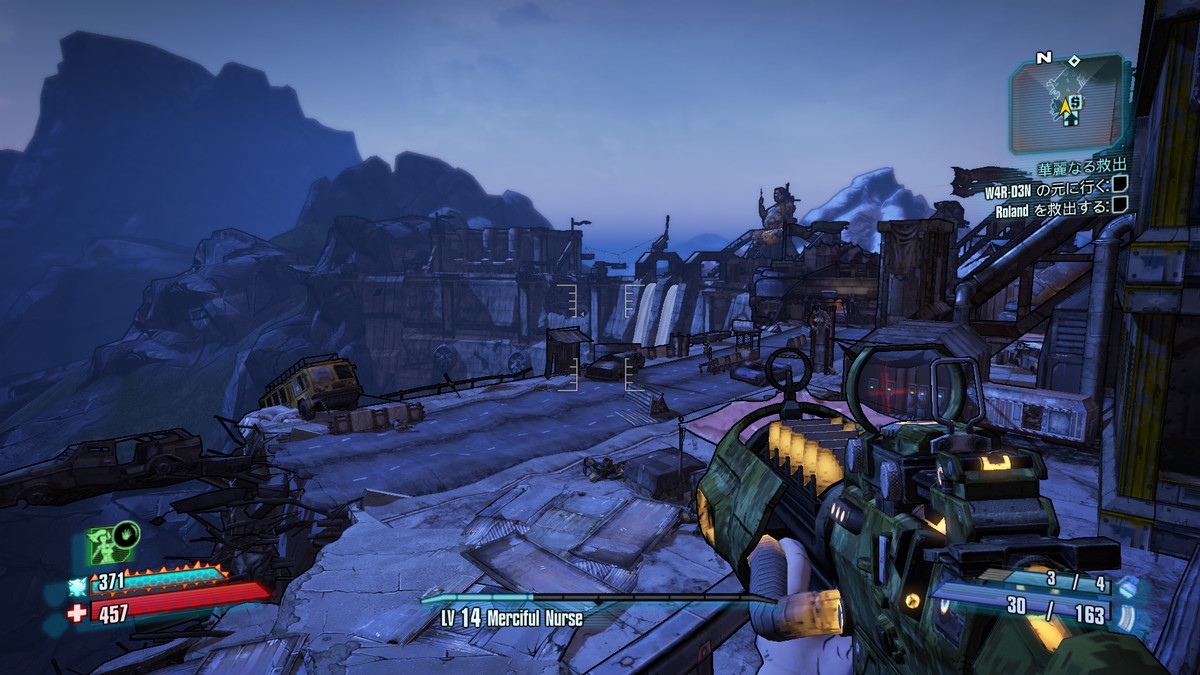Select the 華麗なる救出 mission title
Image resolution: width=1200 pixels, height=675 pixels.
click(x=1083, y=165)
